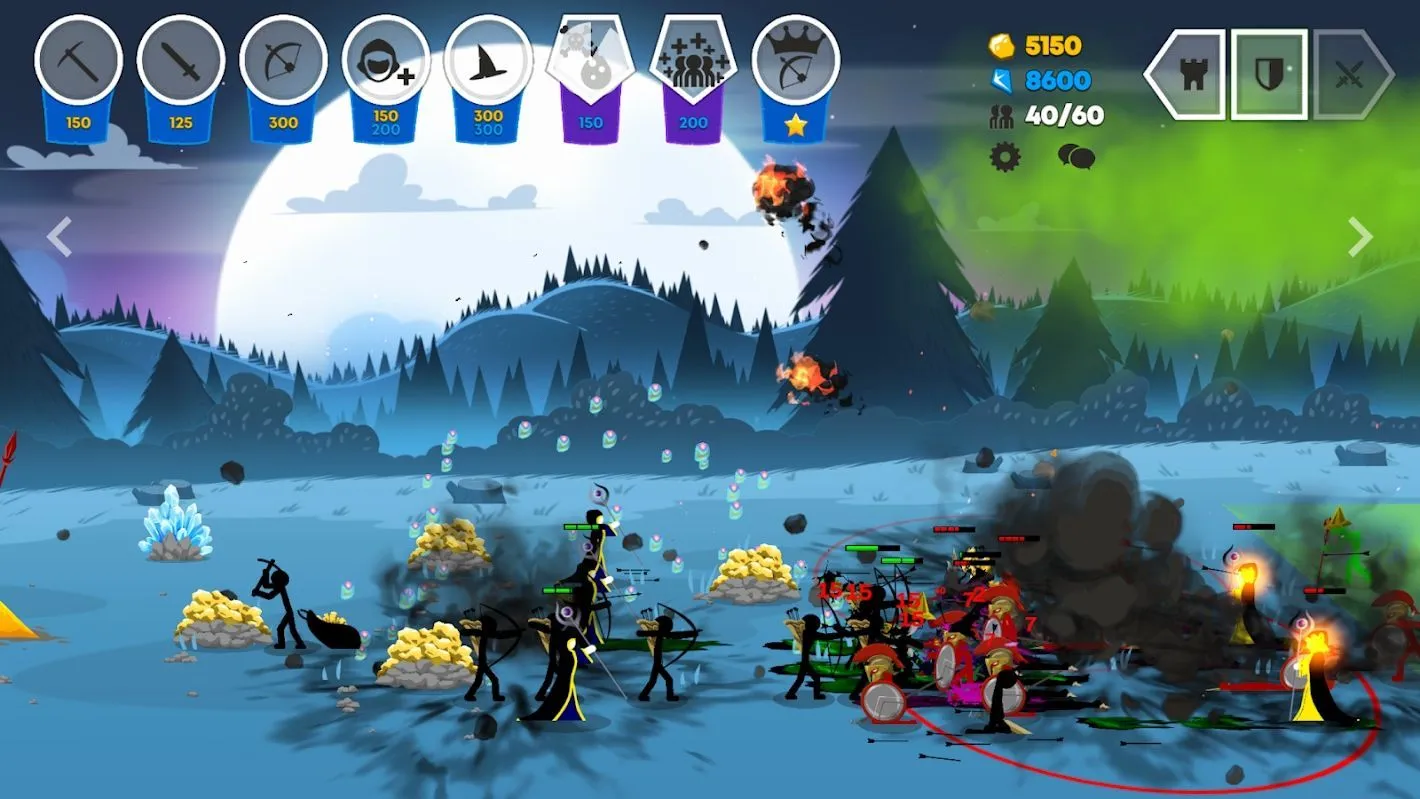Train a Miner using the pickaxe icon
This screenshot has height=799, width=1420.
pos(78,61)
